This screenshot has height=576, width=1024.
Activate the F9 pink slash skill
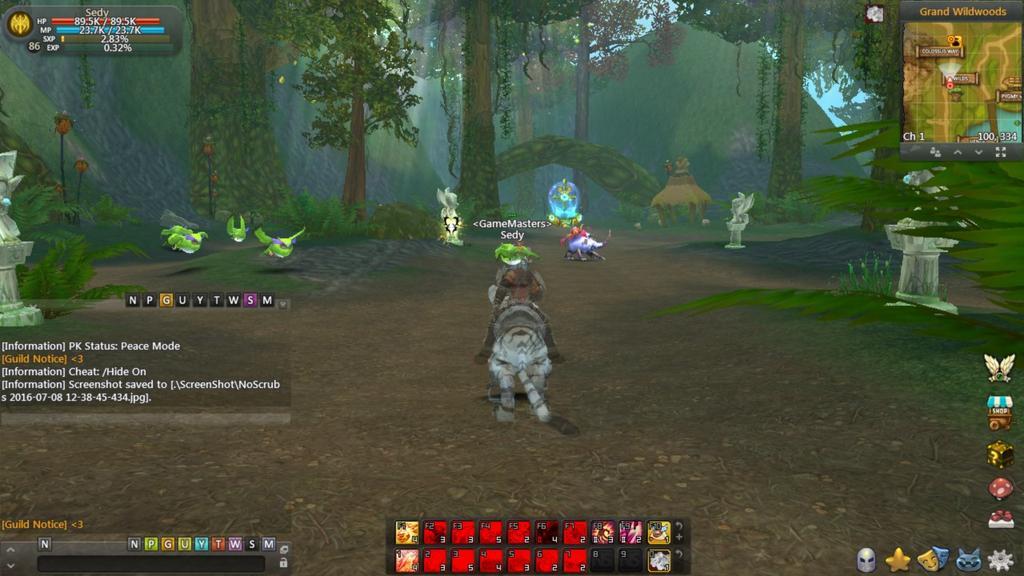coord(631,532)
